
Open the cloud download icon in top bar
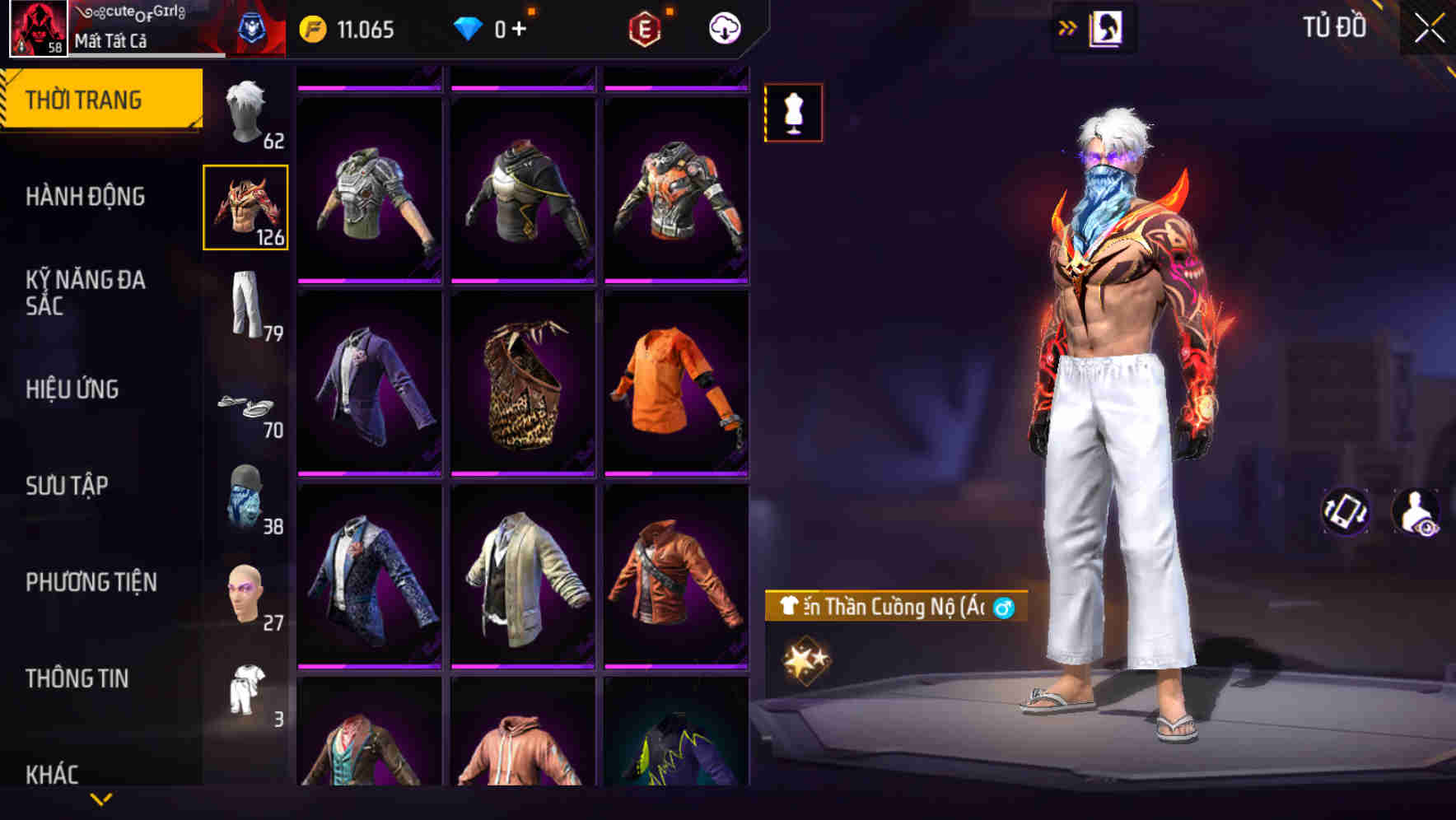point(723,27)
